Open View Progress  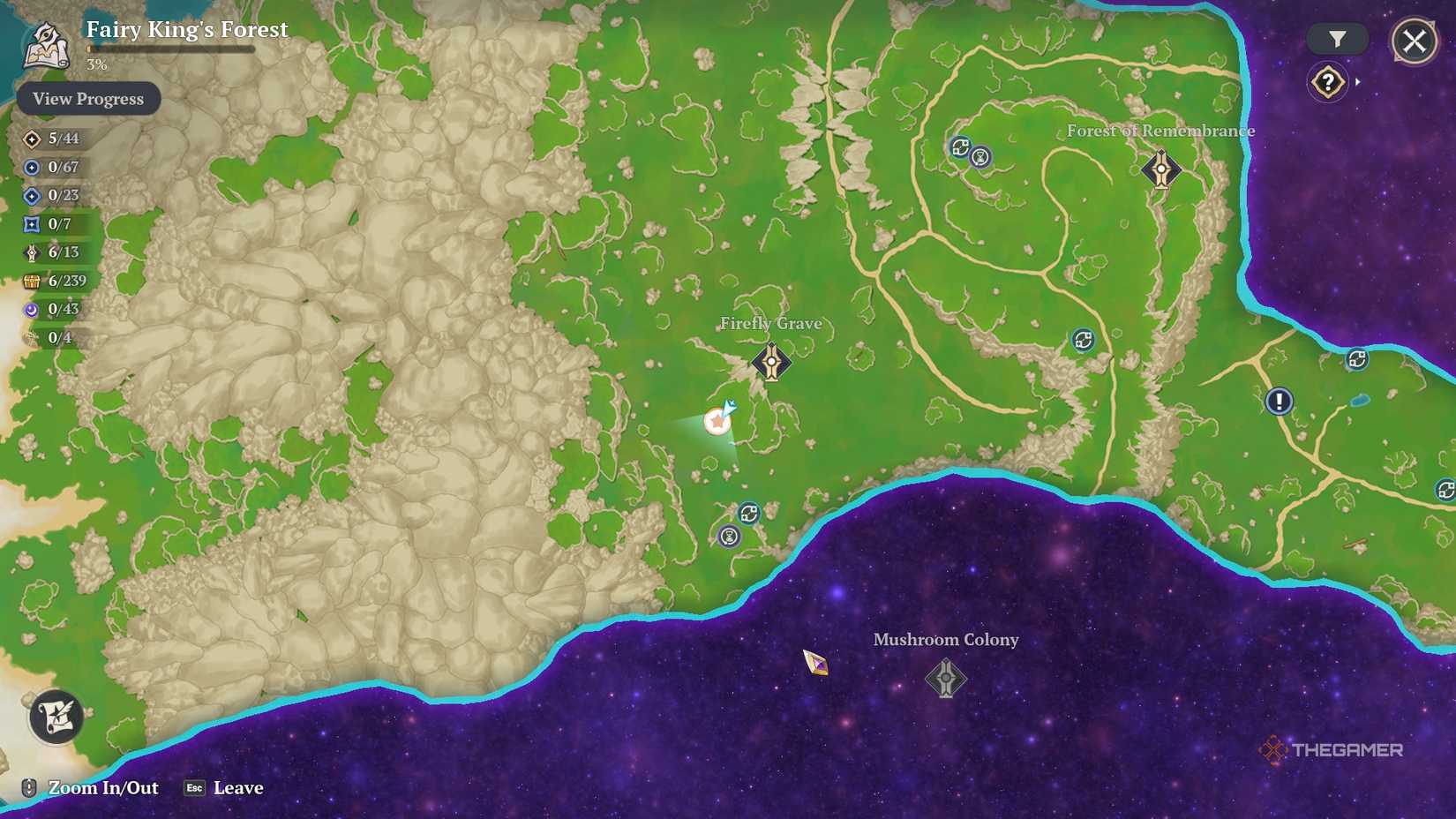coord(87,98)
